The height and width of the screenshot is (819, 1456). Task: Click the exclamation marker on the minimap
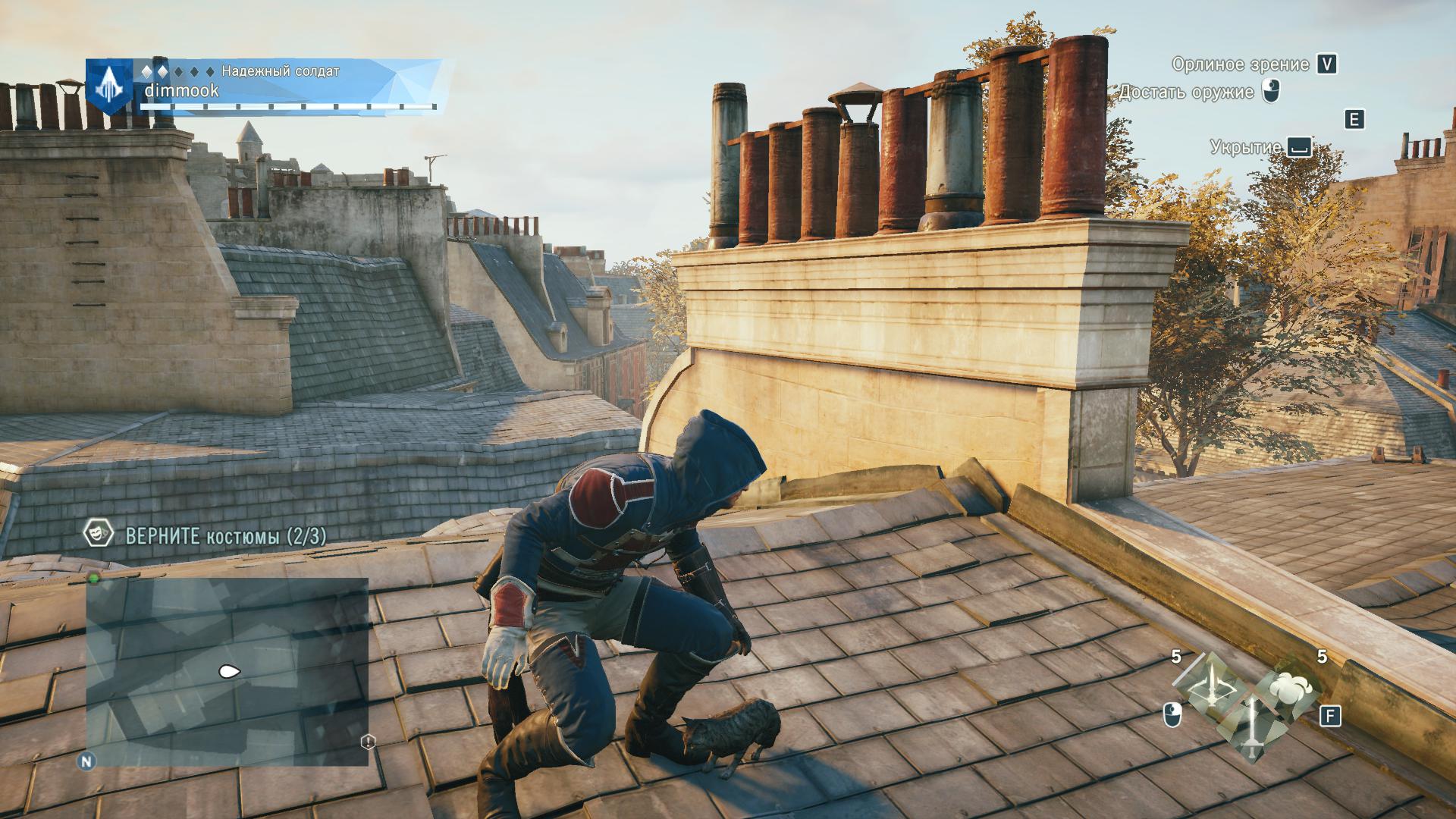tap(369, 742)
